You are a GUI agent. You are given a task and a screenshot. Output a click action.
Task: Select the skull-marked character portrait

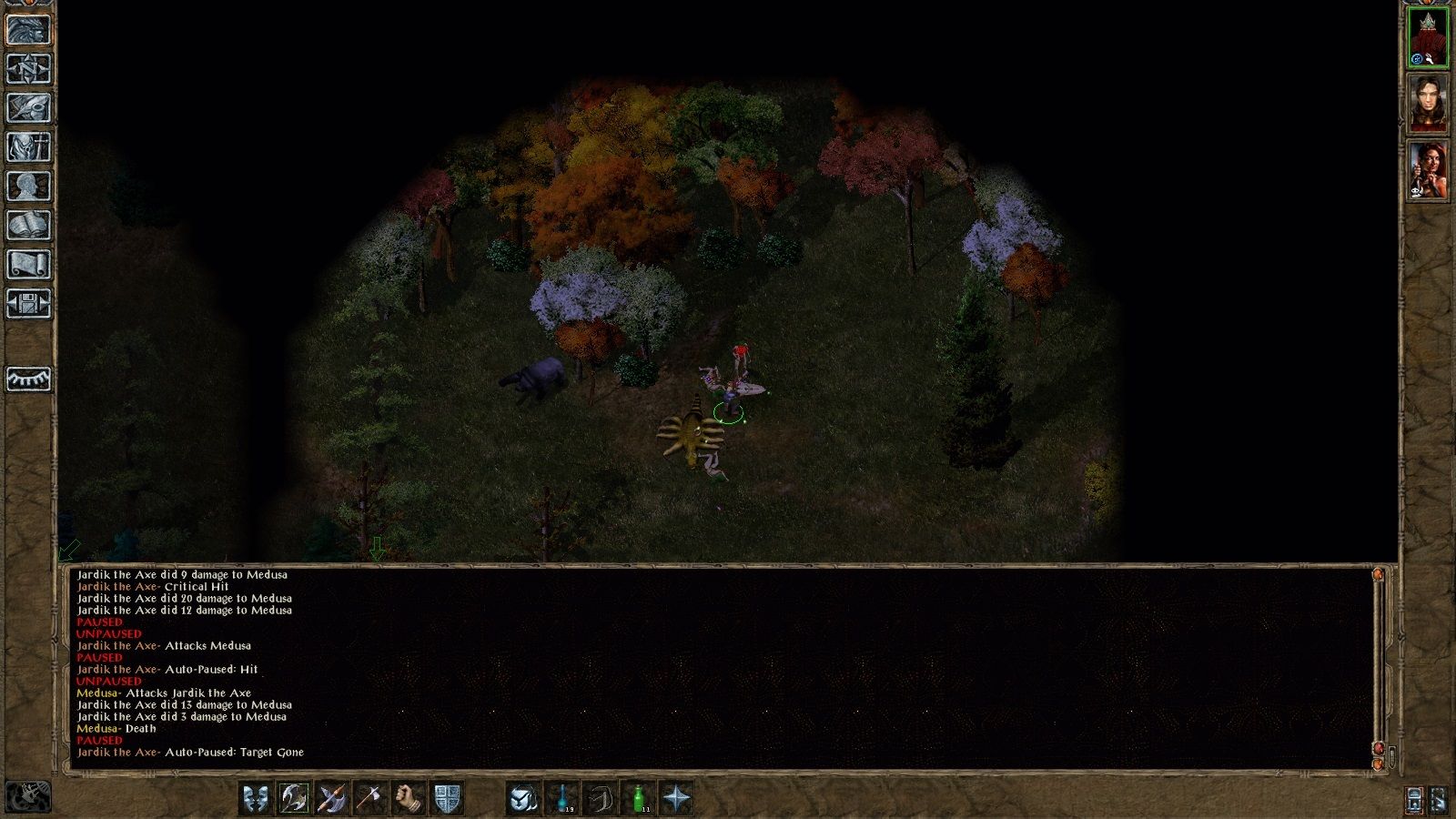1429,173
